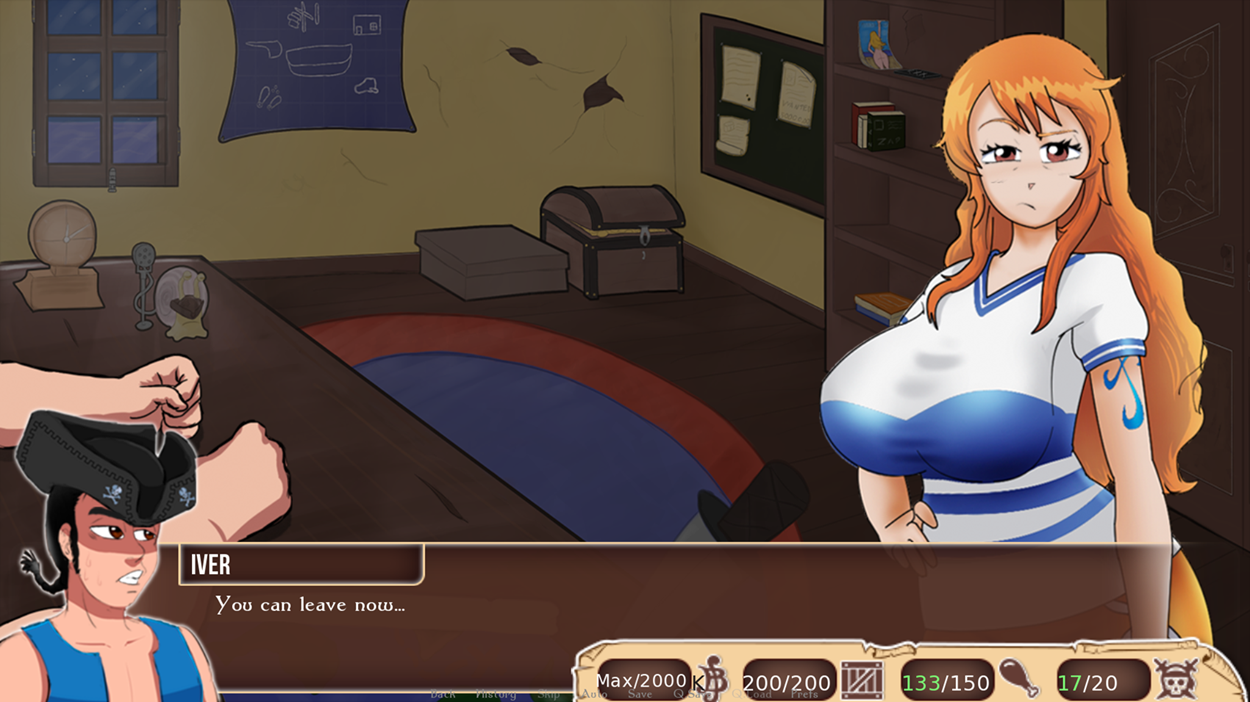Click the Berry currency symbol icon
This screenshot has height=702, width=1250.
coord(714,679)
